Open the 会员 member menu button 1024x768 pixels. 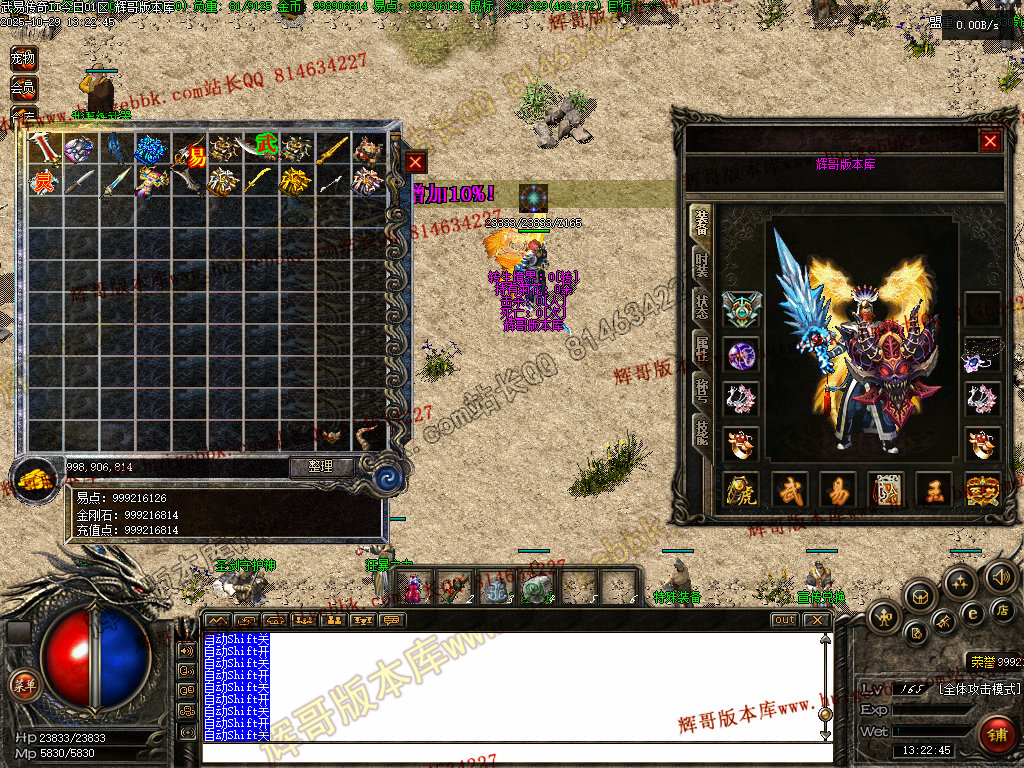tap(22, 88)
